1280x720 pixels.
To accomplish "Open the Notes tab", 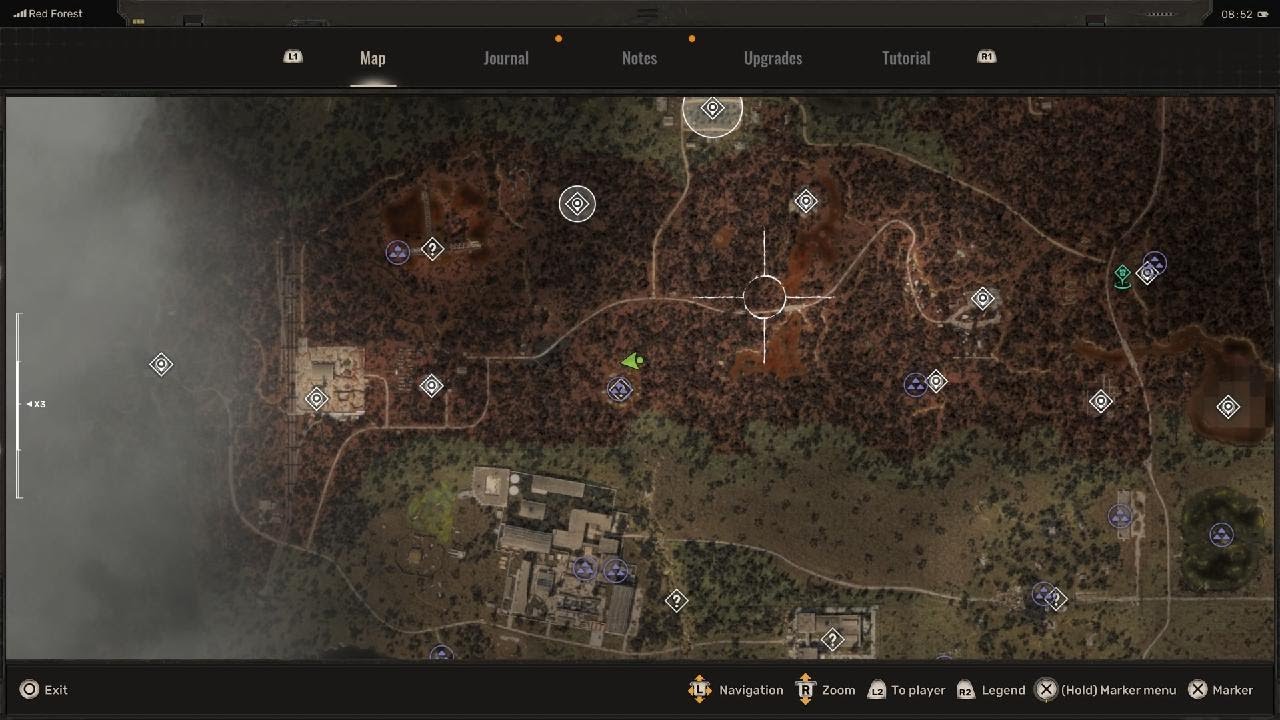I will (639, 58).
